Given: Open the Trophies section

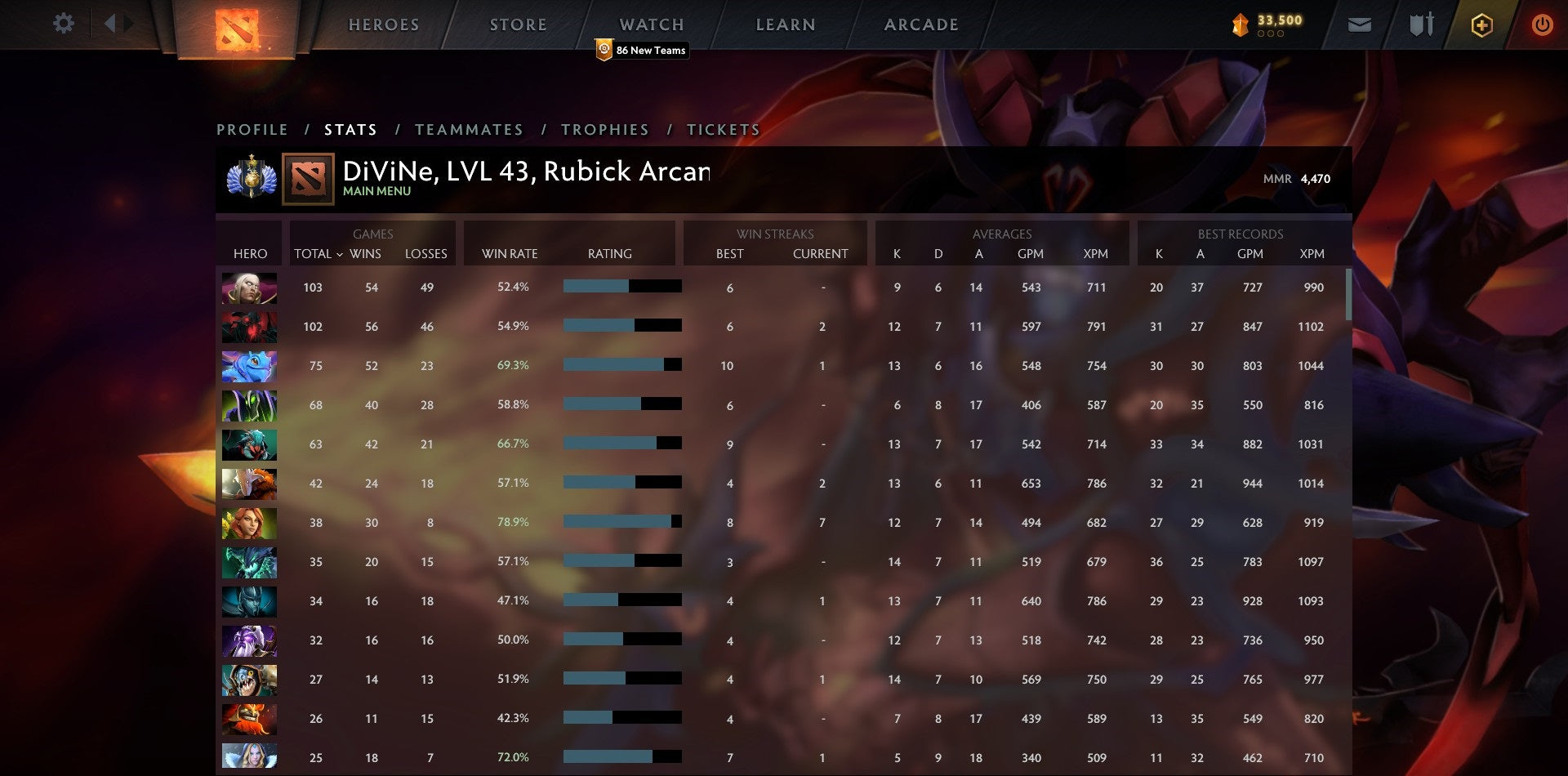Looking at the screenshot, I should click(604, 129).
